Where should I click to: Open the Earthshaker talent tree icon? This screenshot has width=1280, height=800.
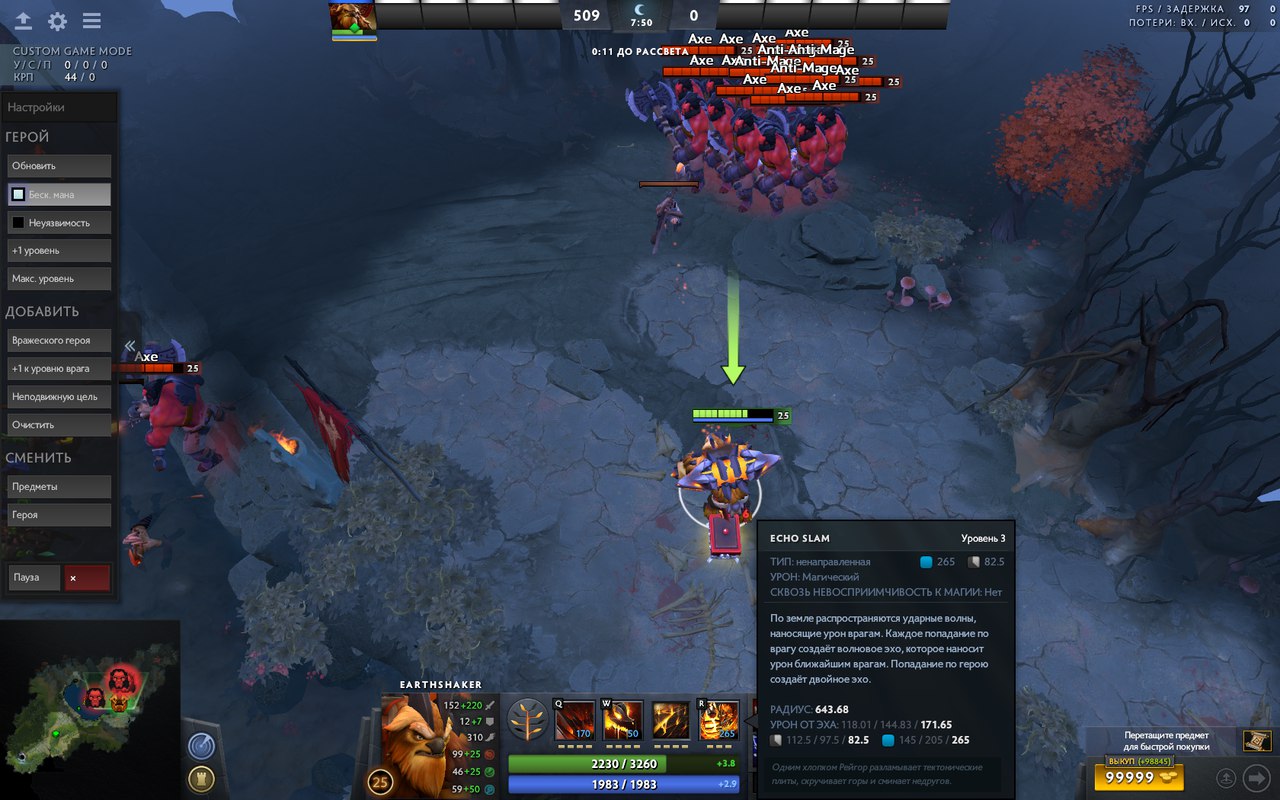[527, 718]
